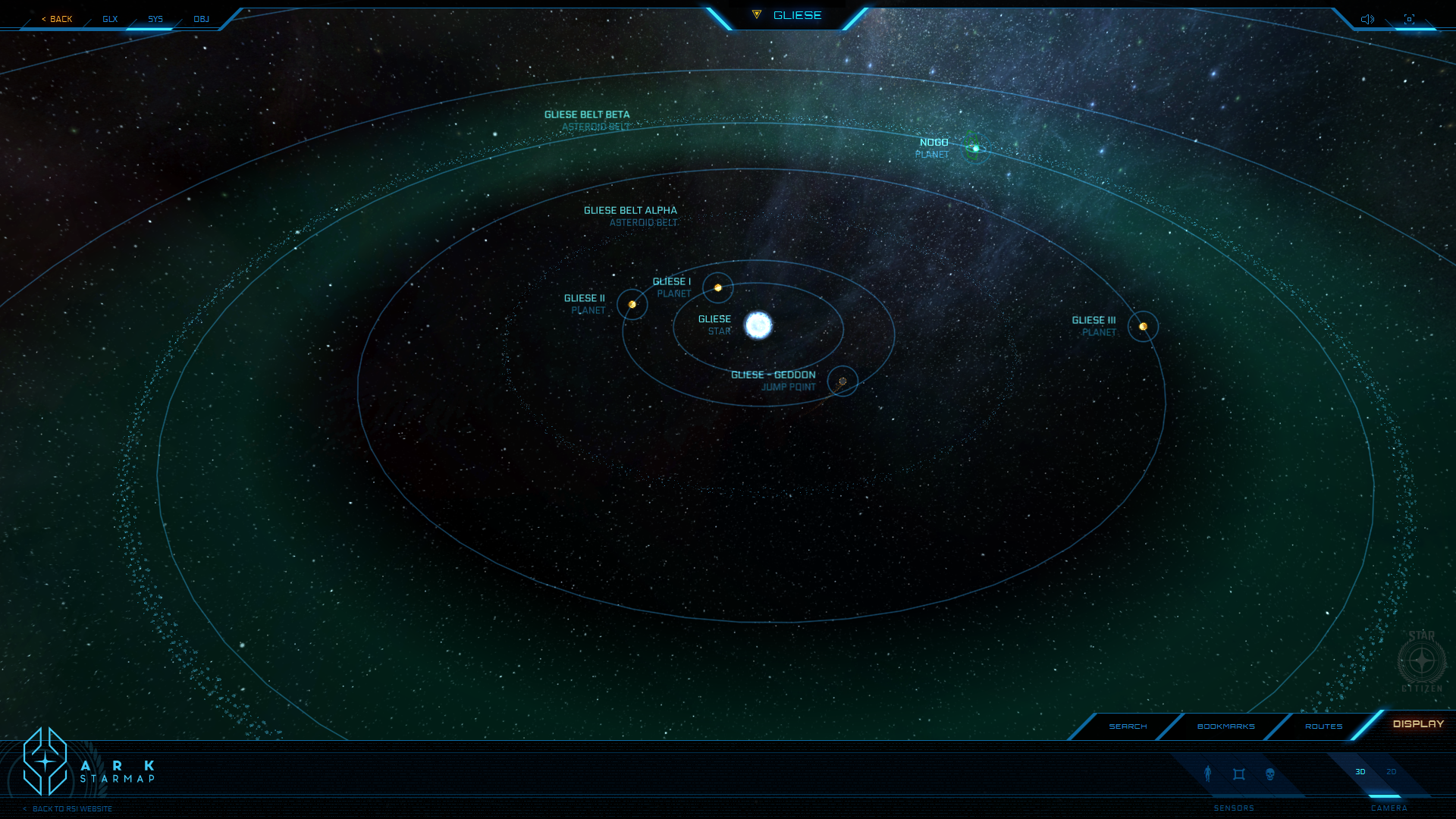Image resolution: width=1456 pixels, height=819 pixels.
Task: Select the SYS system view tab
Action: click(155, 19)
